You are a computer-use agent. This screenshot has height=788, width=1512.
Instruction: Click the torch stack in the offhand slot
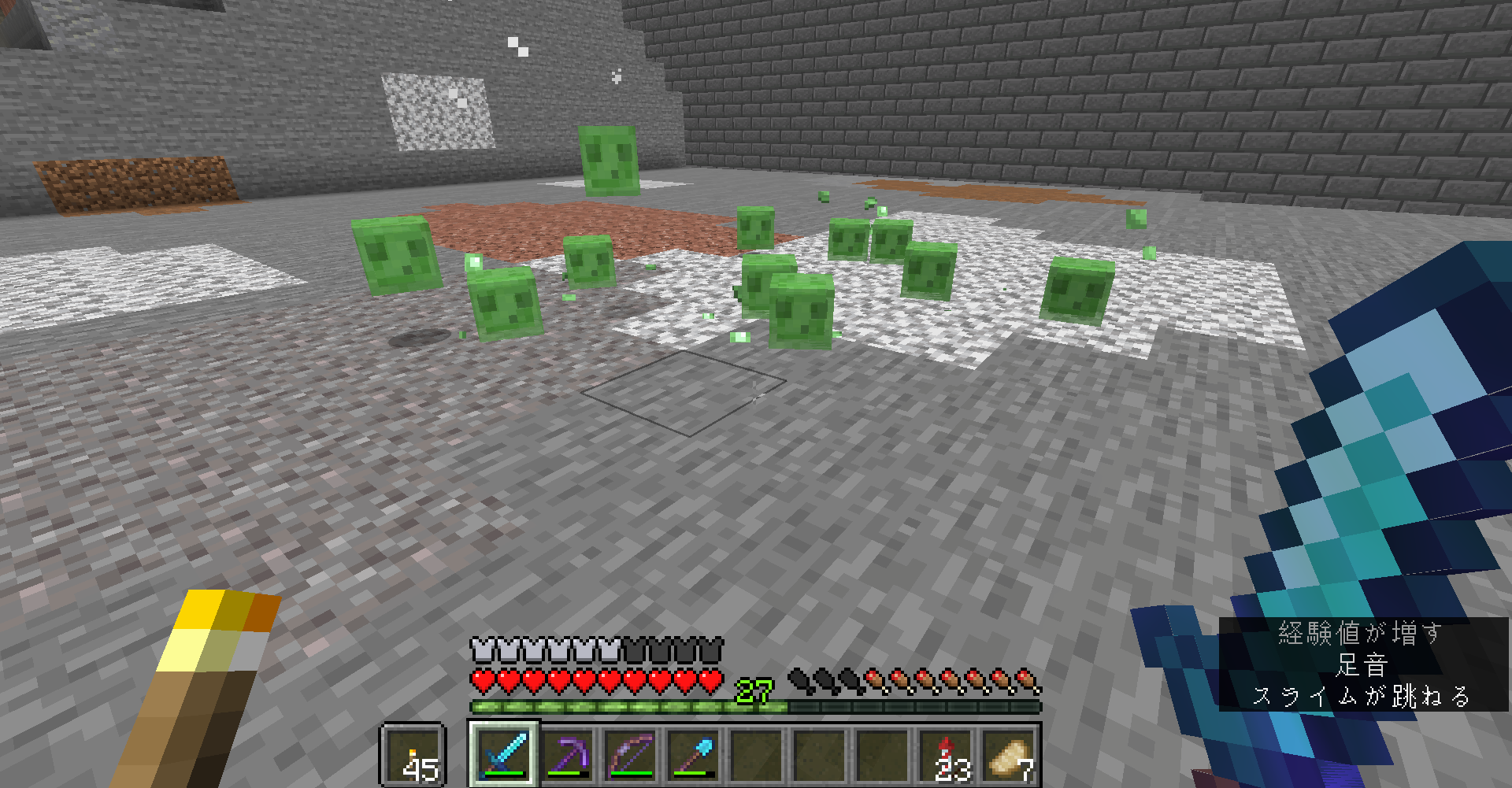coord(413,757)
